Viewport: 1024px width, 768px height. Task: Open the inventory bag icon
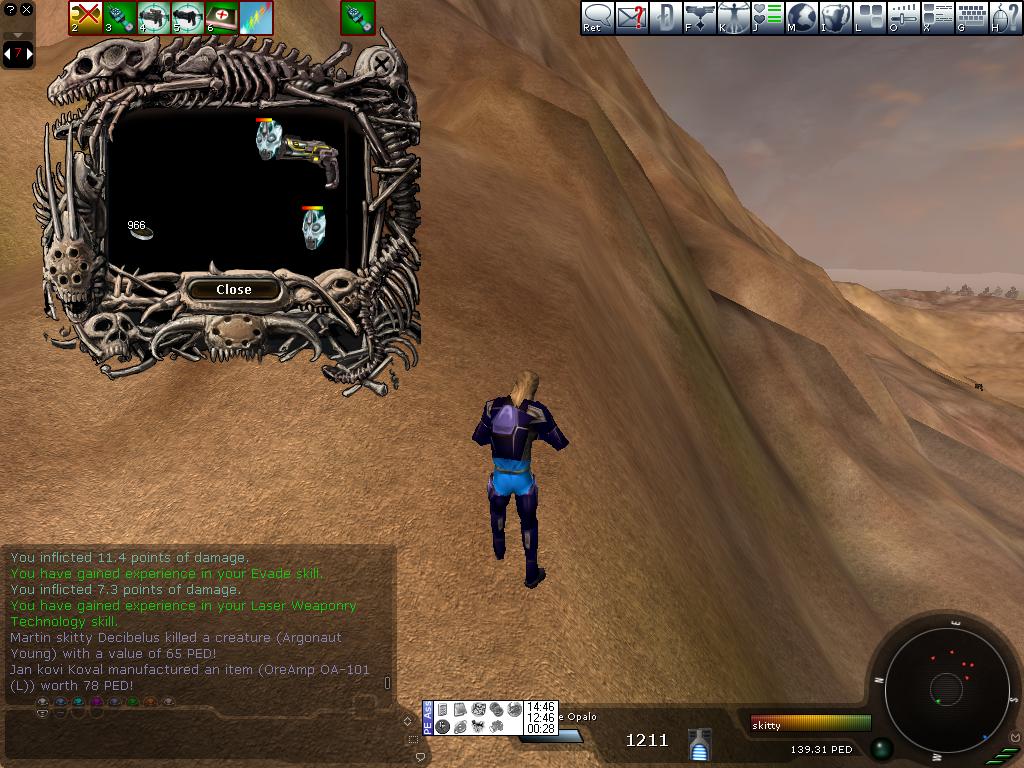[836, 17]
